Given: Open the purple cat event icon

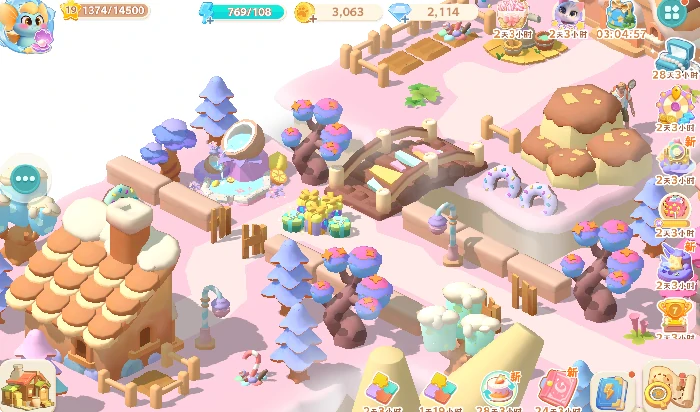Looking at the screenshot, I should pyautogui.click(x=565, y=15).
